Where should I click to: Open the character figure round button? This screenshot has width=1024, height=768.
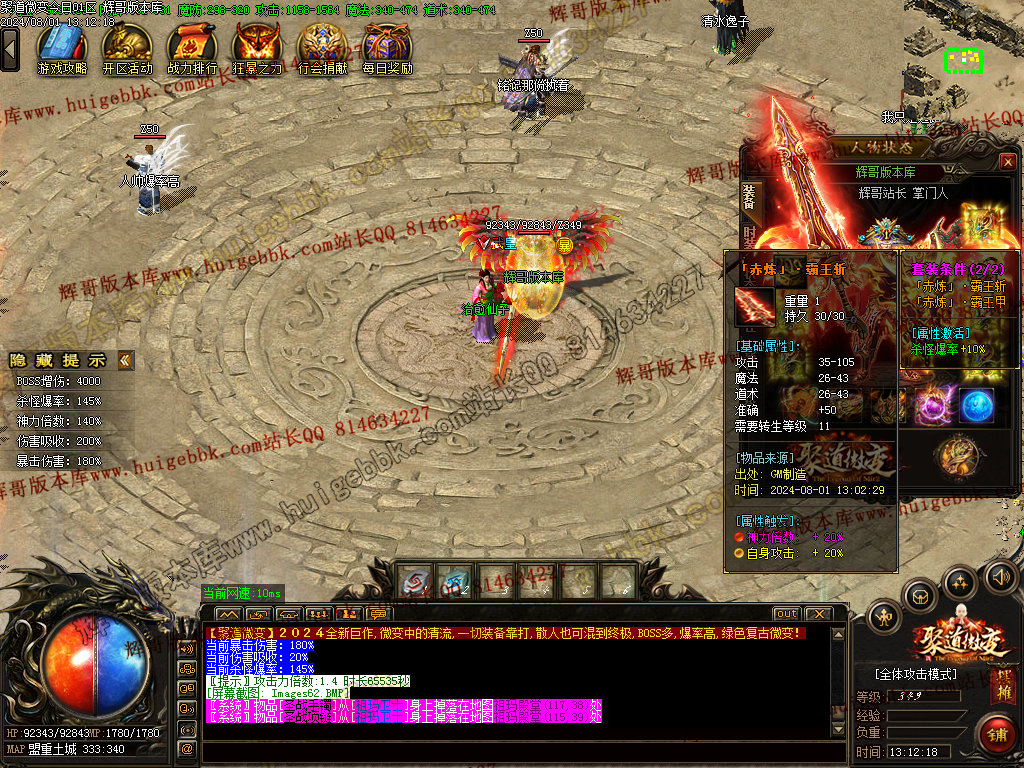(884, 617)
